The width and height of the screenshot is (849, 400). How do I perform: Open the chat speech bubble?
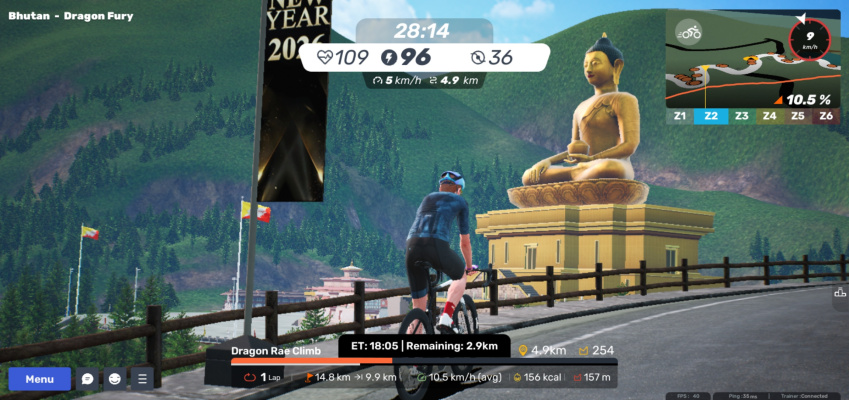coord(88,379)
